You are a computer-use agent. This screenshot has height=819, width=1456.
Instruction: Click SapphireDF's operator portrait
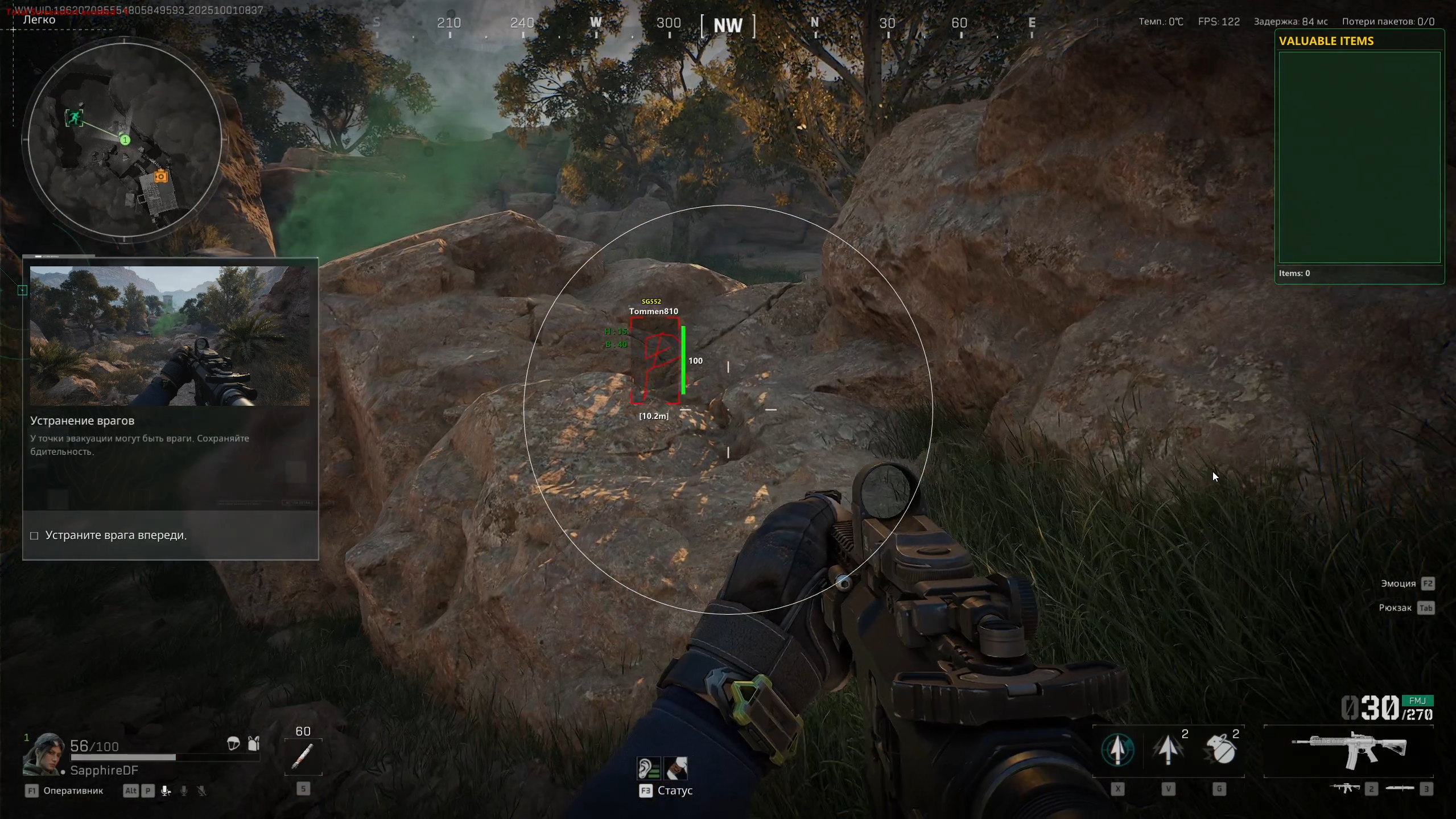43,754
